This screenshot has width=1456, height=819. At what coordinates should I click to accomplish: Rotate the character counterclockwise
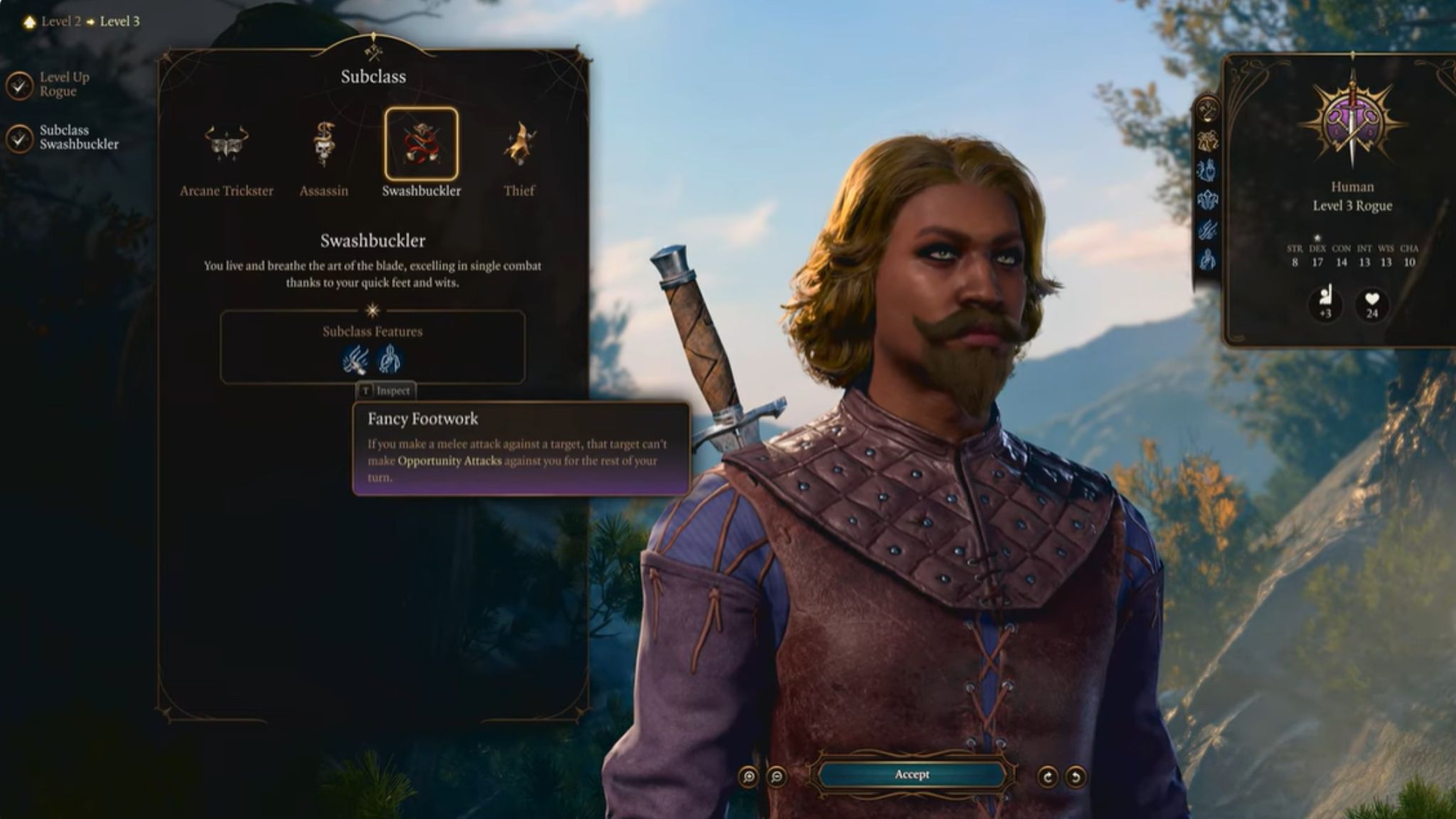click(1076, 777)
